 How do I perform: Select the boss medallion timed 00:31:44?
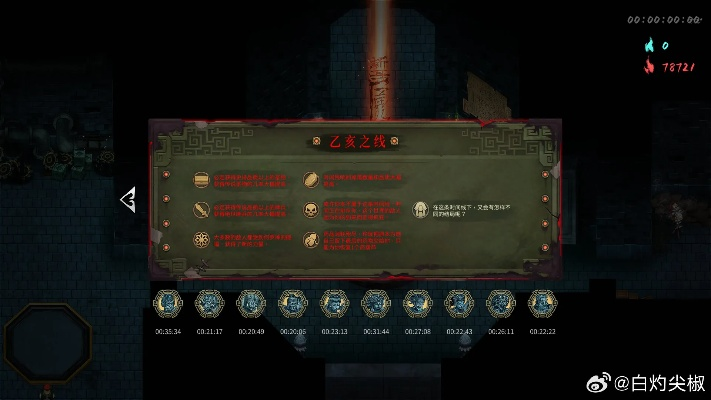point(376,302)
